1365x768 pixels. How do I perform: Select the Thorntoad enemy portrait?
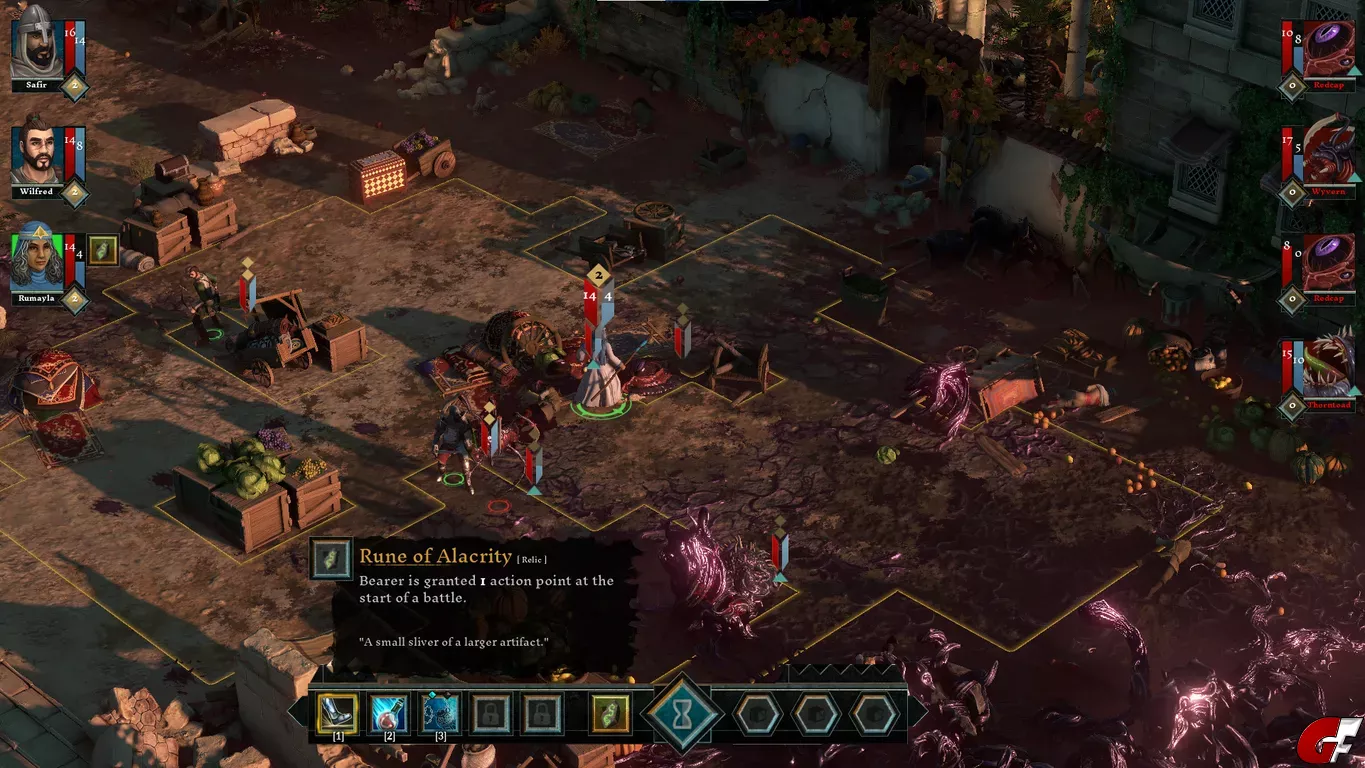coord(1328,367)
